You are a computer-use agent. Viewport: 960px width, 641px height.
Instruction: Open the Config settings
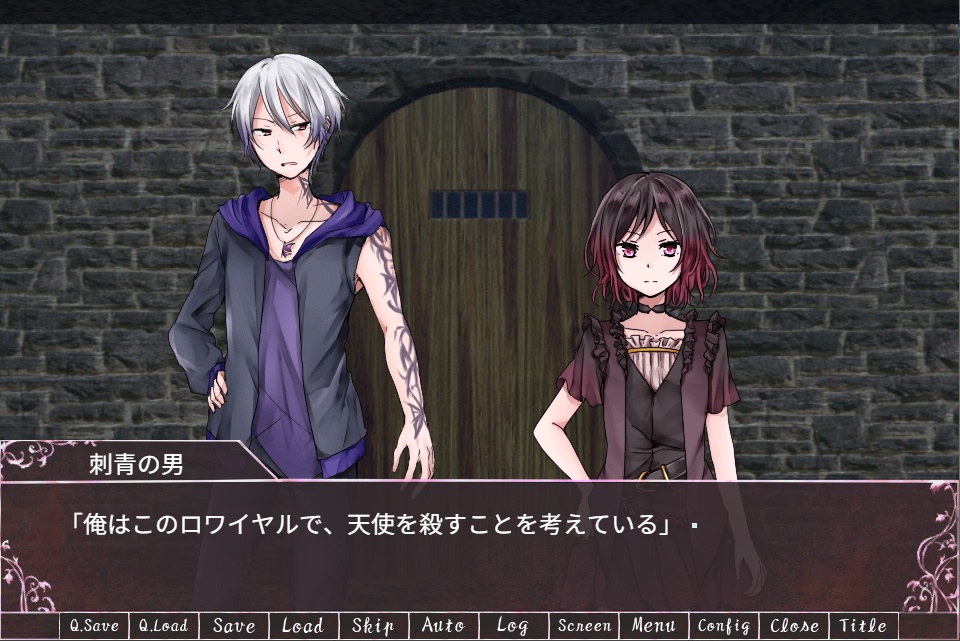click(724, 626)
